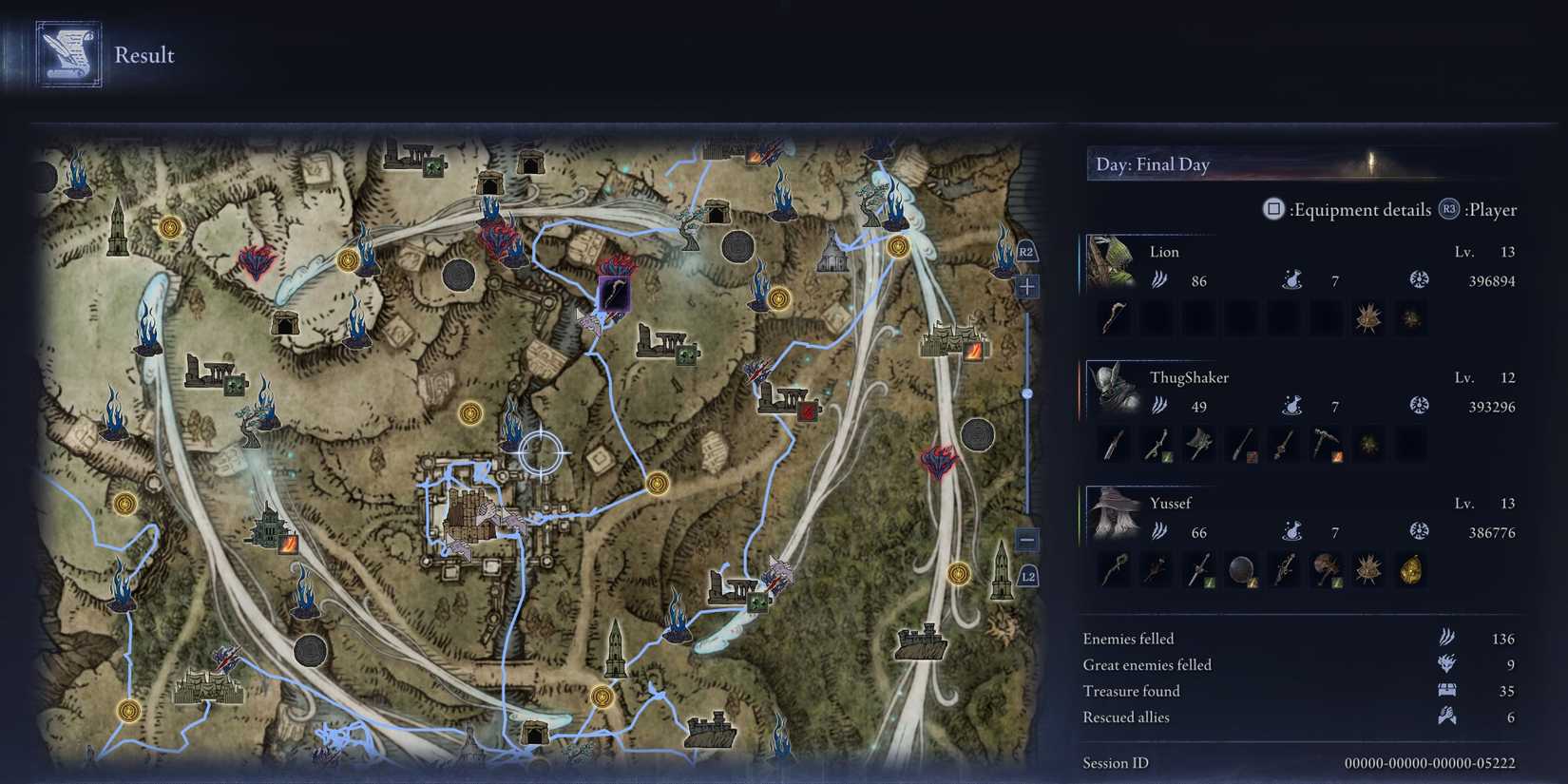Screen dimensions: 1568x784
Task: Click Yussef's staff weapon slot icon
Action: 1113,569
